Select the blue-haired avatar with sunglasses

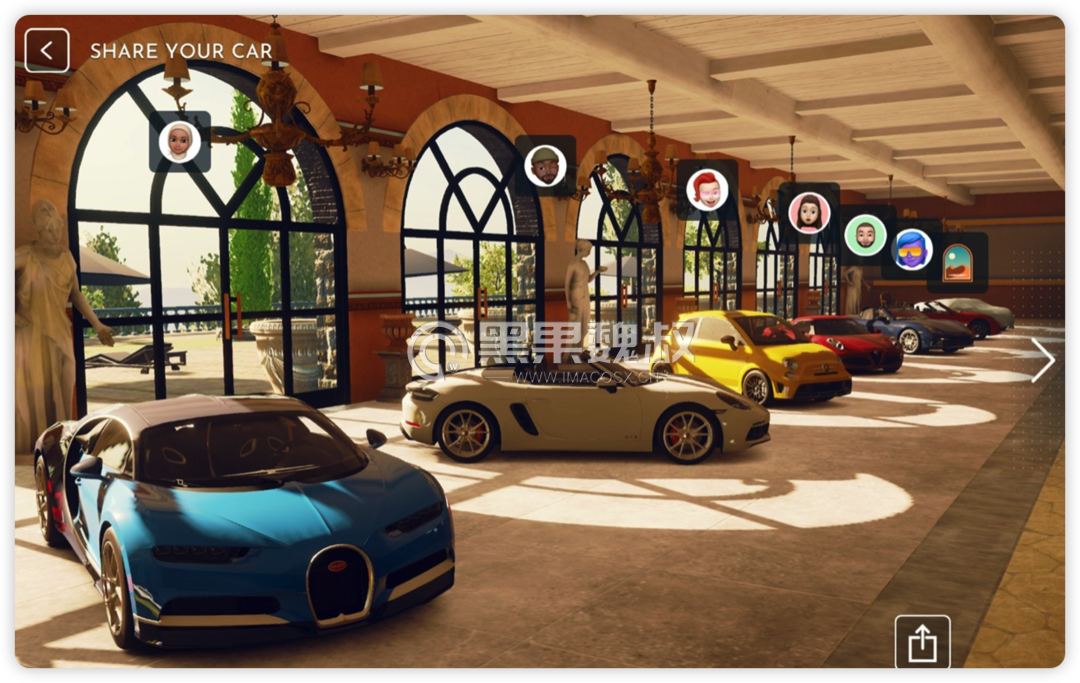(912, 249)
